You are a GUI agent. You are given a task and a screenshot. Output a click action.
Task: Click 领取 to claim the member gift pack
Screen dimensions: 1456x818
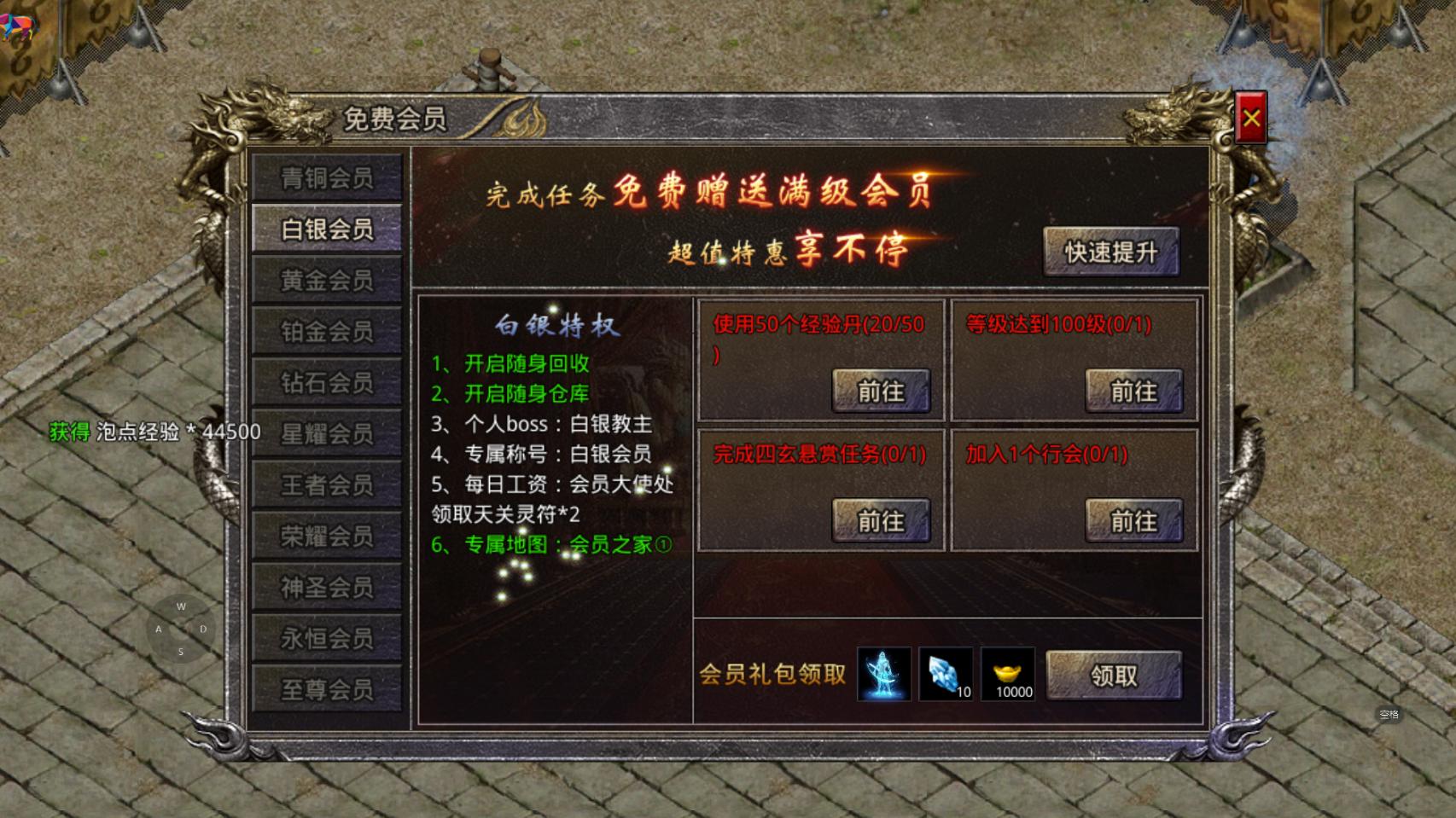[x=1114, y=673]
